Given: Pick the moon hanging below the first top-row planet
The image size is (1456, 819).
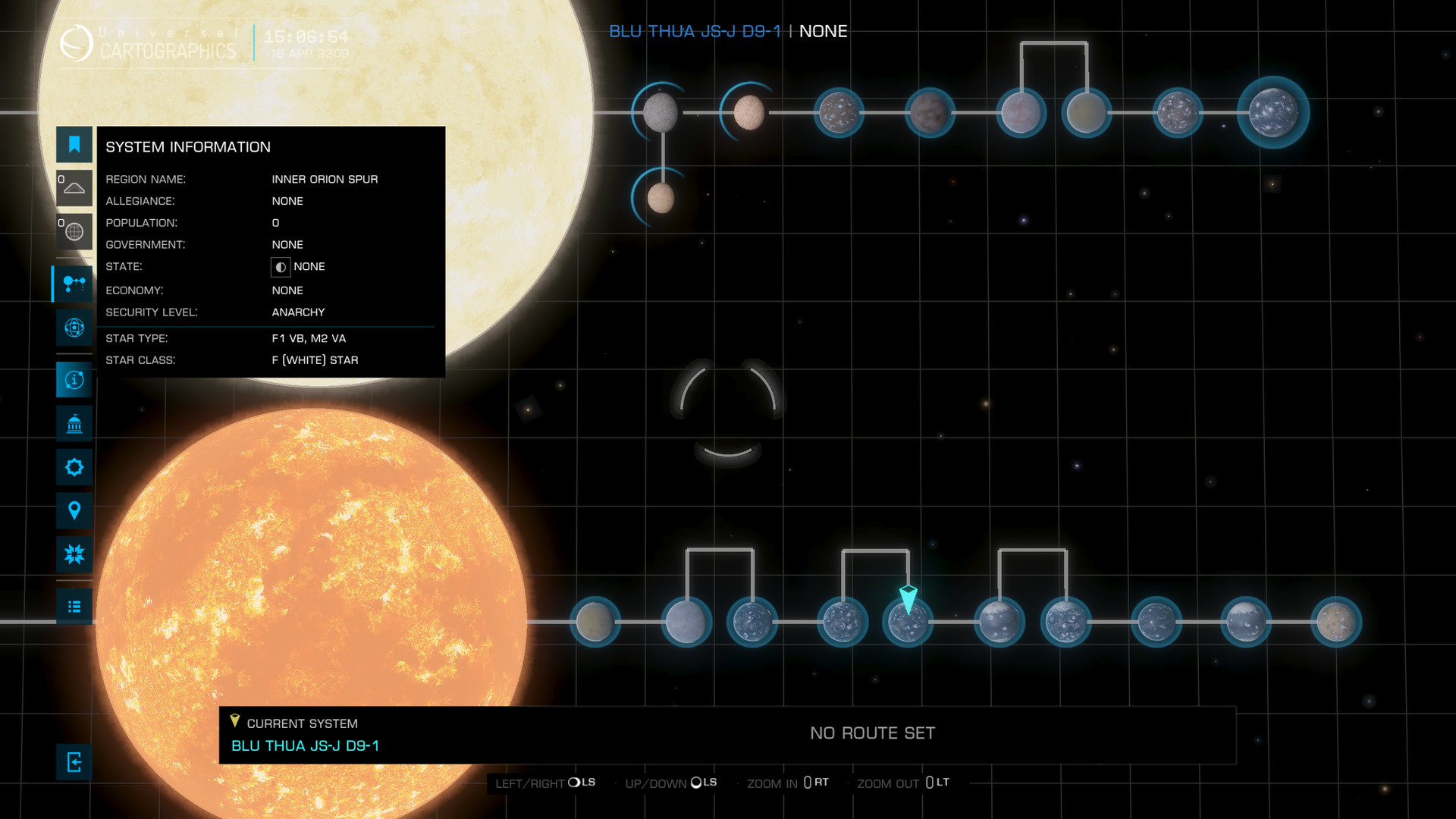Looking at the screenshot, I should (661, 199).
